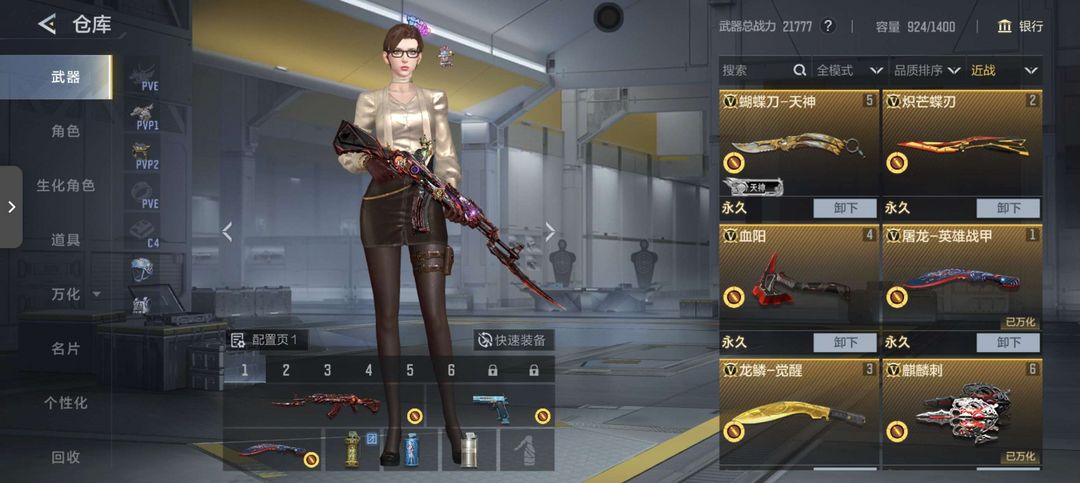Image resolution: width=1080 pixels, height=483 pixels.
Task: Go to the 个性化 tab
Action: (66, 403)
